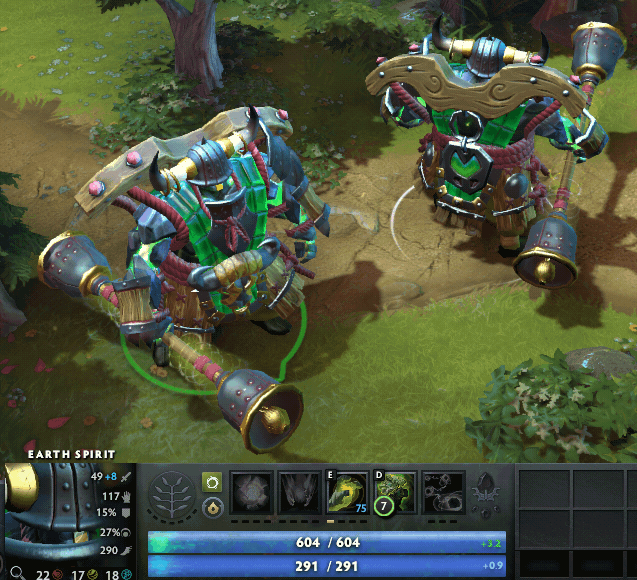Image resolution: width=637 pixels, height=580 pixels.
Task: Open the Aghanim's Scepter upgrade indicator
Action: pyautogui.click(x=488, y=494)
